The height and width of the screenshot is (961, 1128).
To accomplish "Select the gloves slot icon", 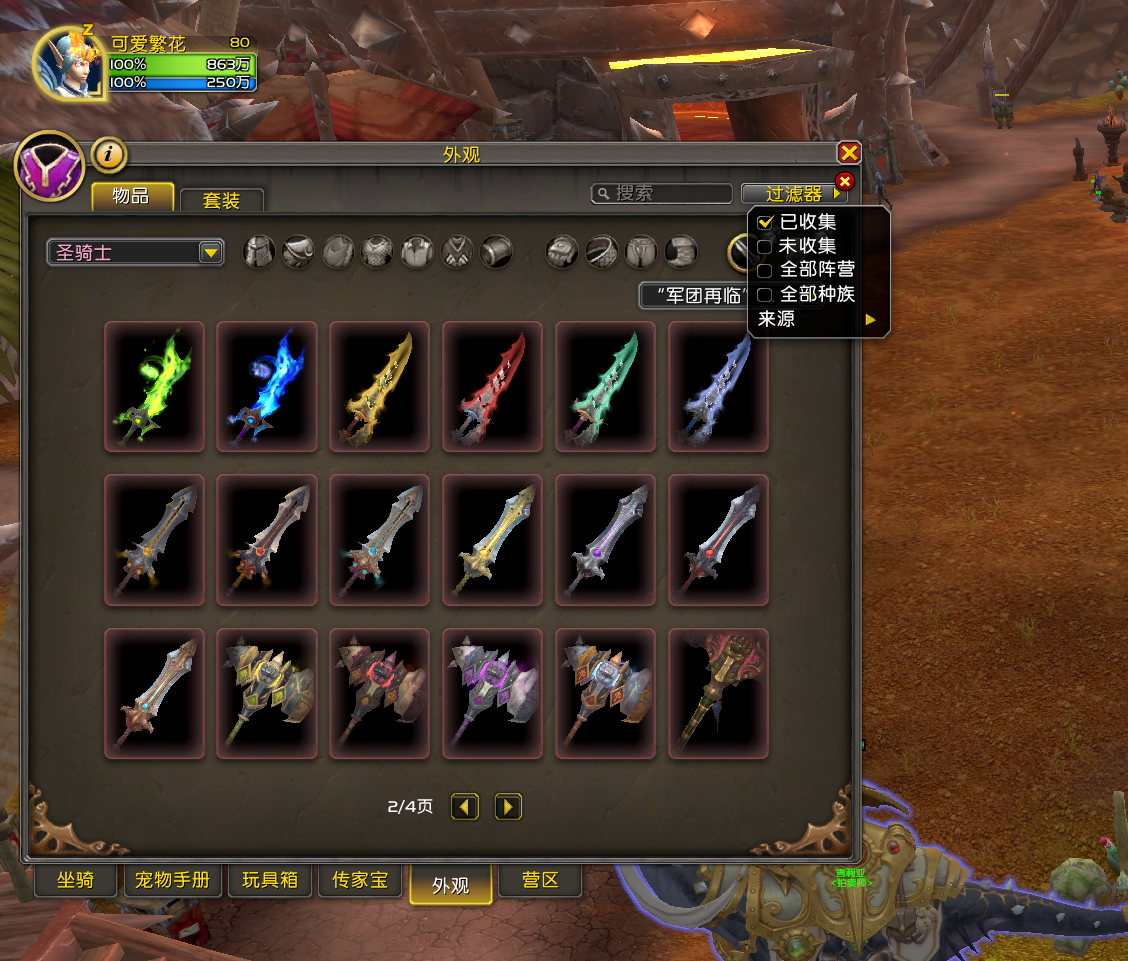I will coord(562,252).
